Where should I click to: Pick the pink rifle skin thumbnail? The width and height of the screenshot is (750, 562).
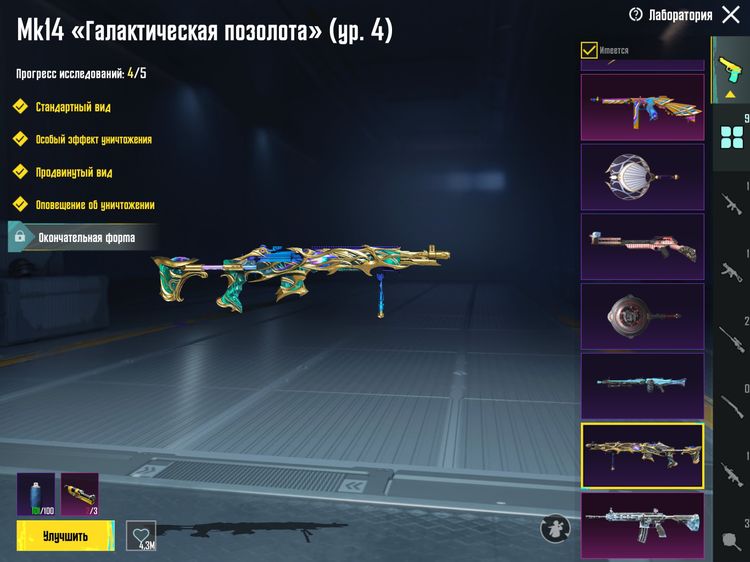pos(642,246)
